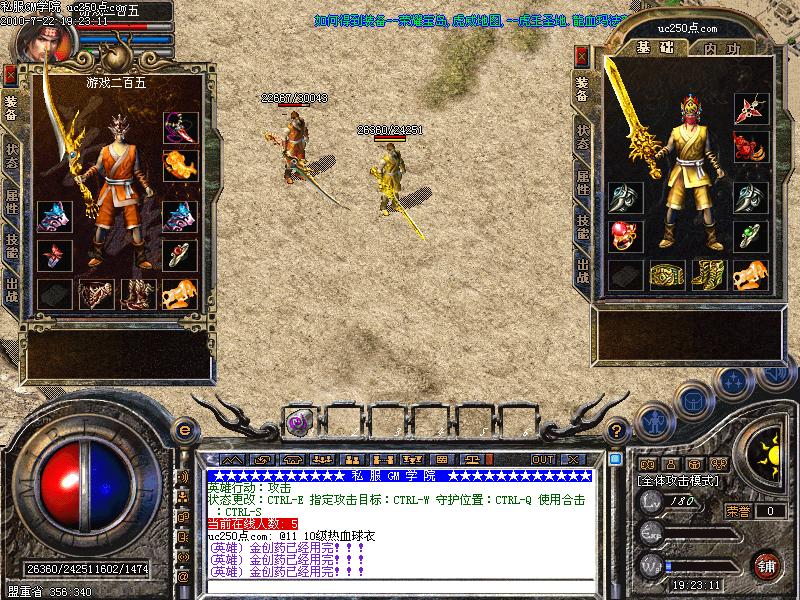
Task: Open 技能 tab in left hero panel
Action: tap(11, 246)
